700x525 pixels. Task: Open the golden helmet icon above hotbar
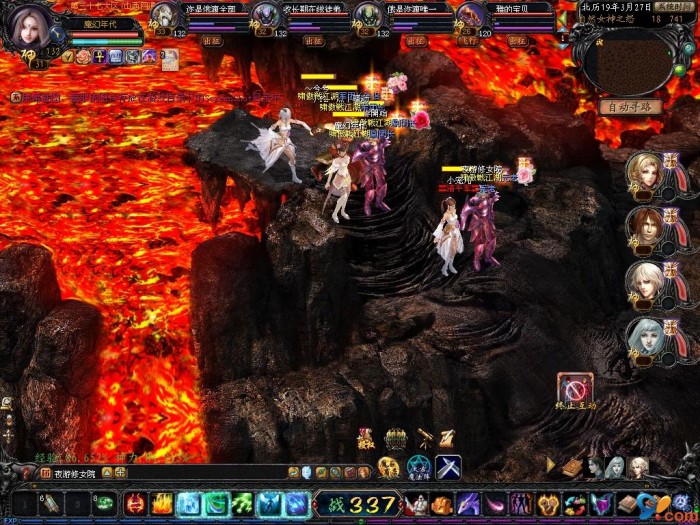point(396,438)
